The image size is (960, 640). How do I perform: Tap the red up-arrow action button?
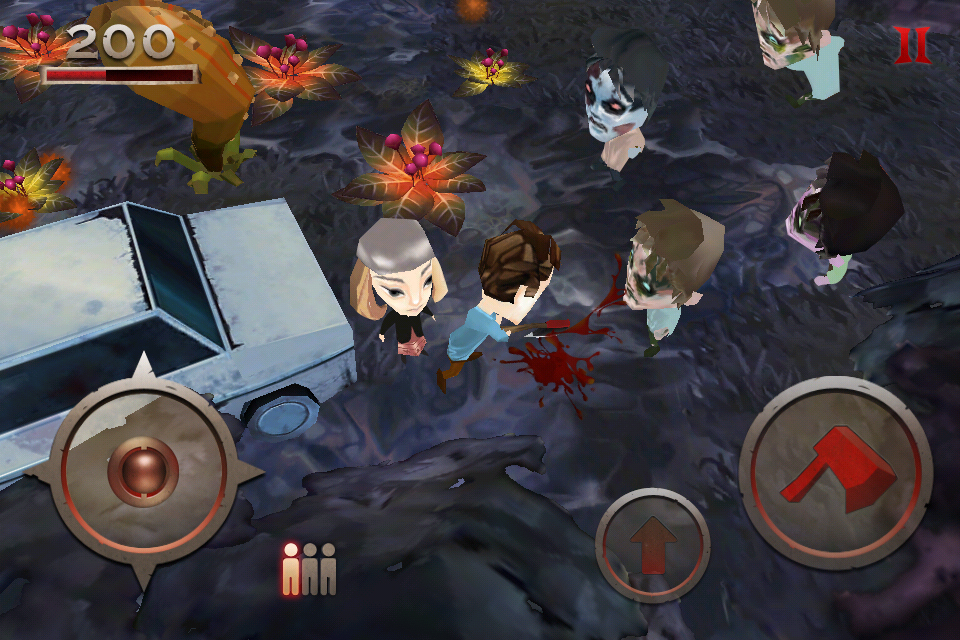652,545
